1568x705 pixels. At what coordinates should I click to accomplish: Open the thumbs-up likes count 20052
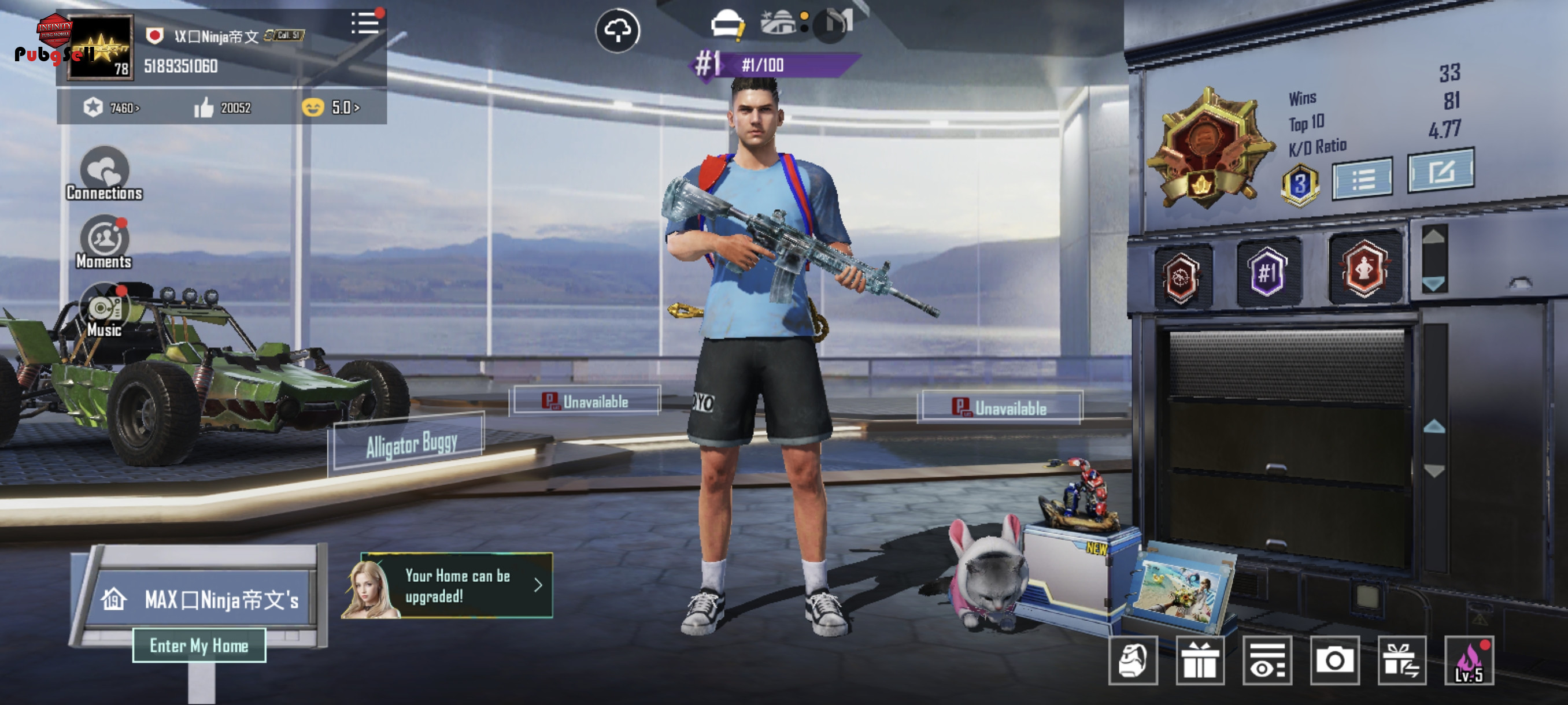click(x=222, y=107)
